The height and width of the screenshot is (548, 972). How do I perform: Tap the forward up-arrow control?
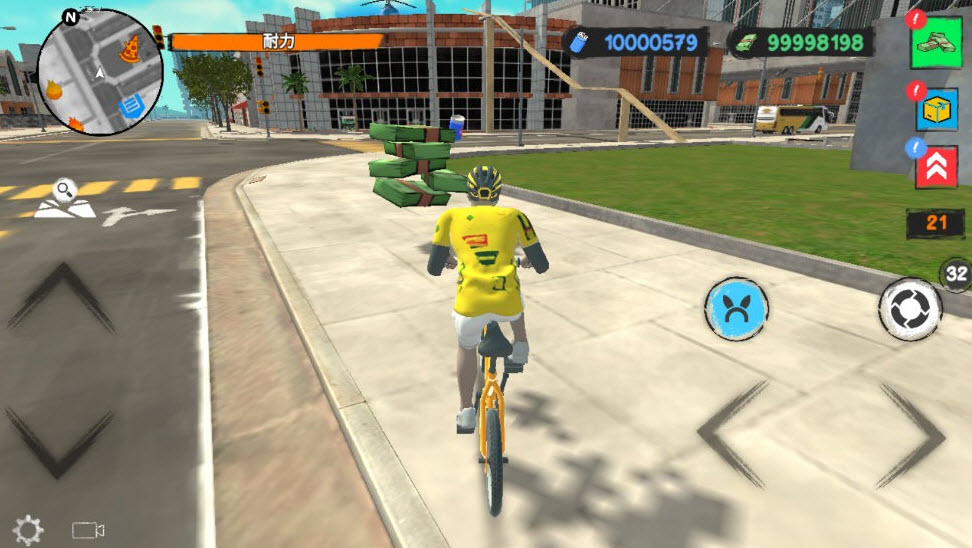[61, 296]
